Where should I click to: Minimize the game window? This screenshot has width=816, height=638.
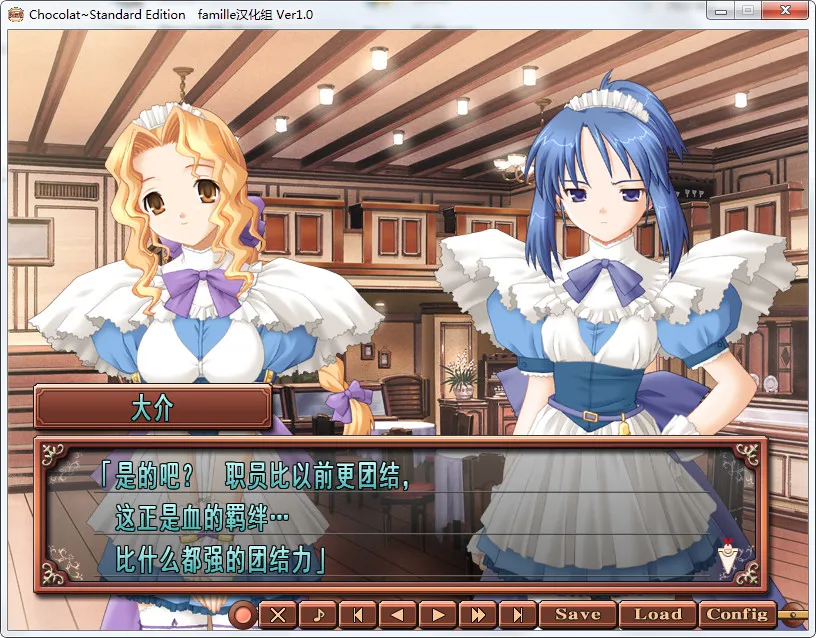[x=722, y=11]
